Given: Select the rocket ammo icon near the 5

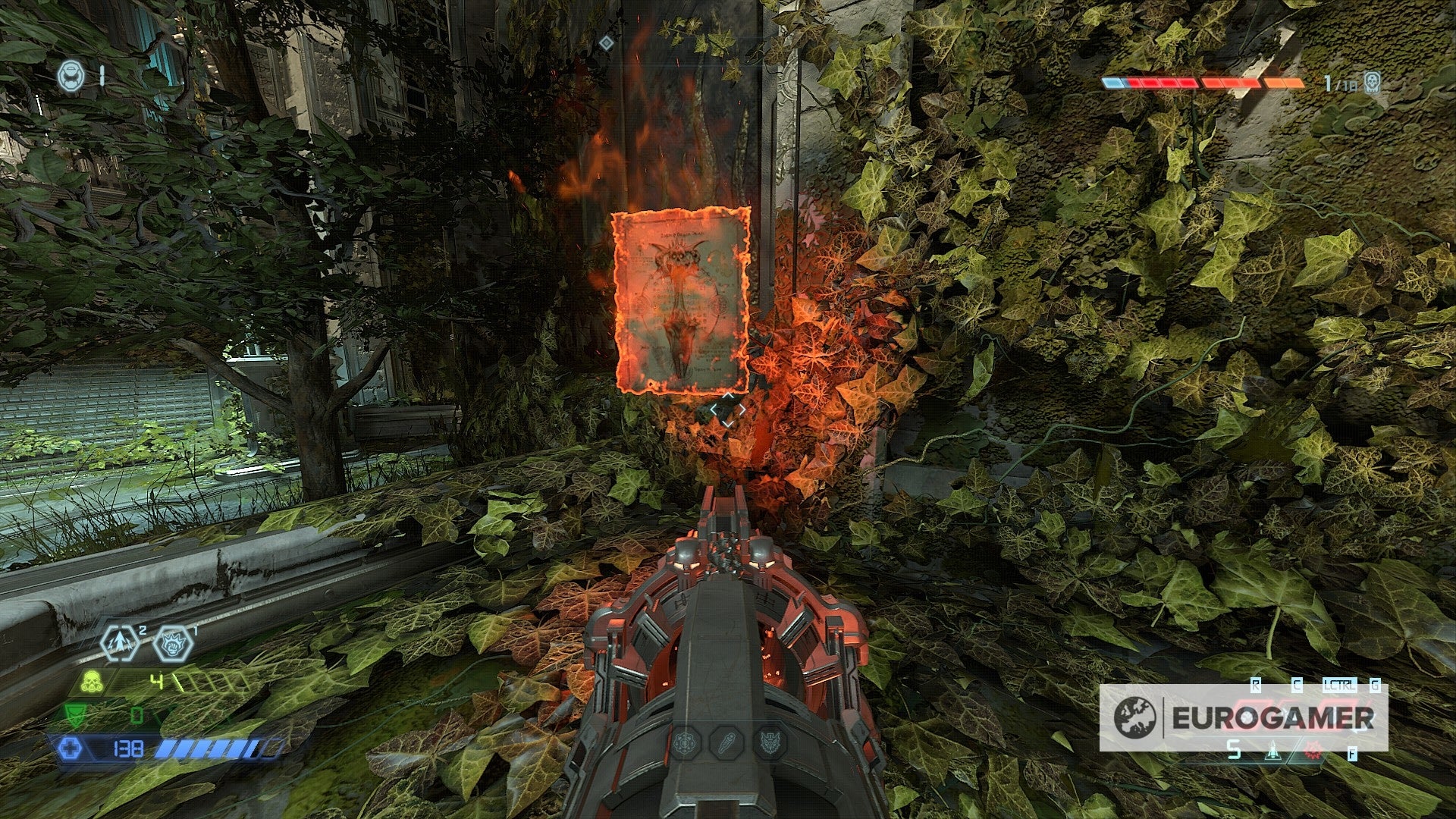Looking at the screenshot, I should (x=1273, y=752).
